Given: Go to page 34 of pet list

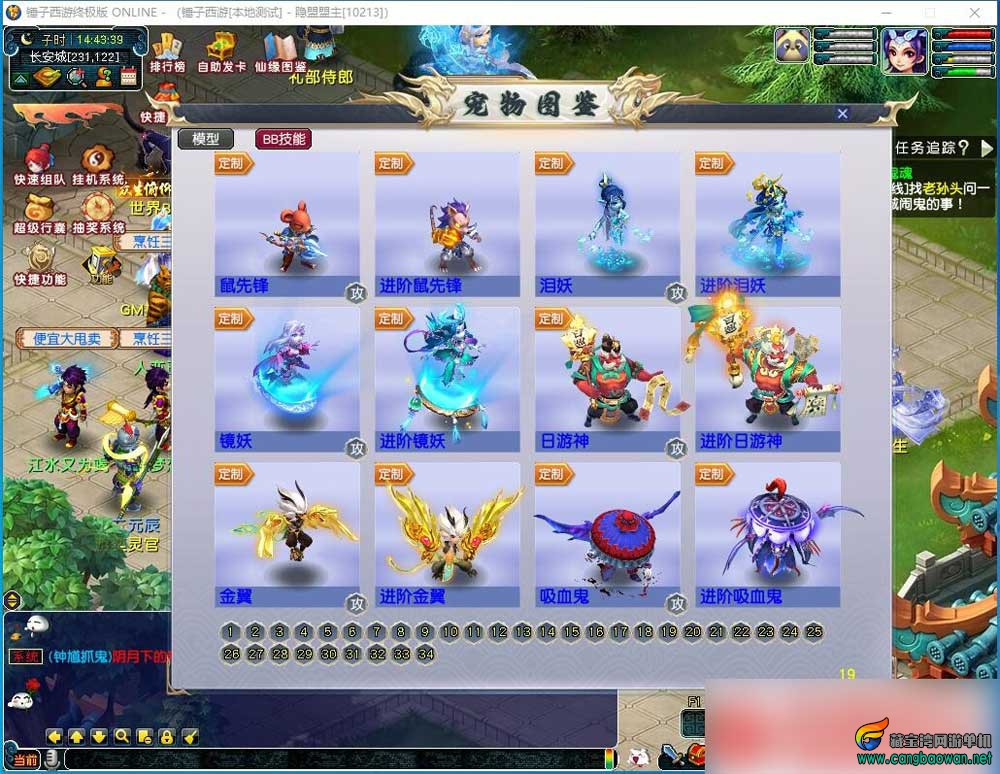Looking at the screenshot, I should pyautogui.click(x=426, y=654).
